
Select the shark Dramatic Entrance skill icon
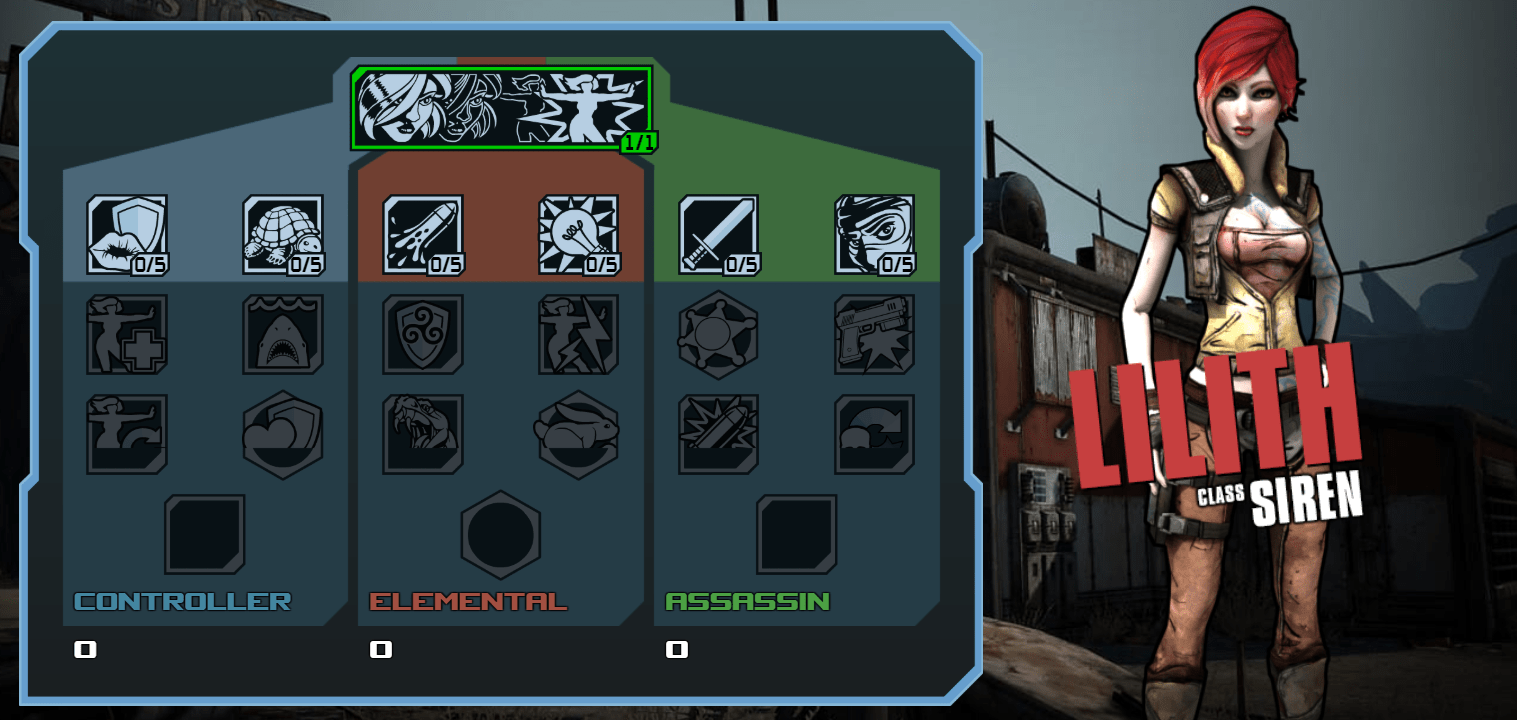click(x=283, y=335)
